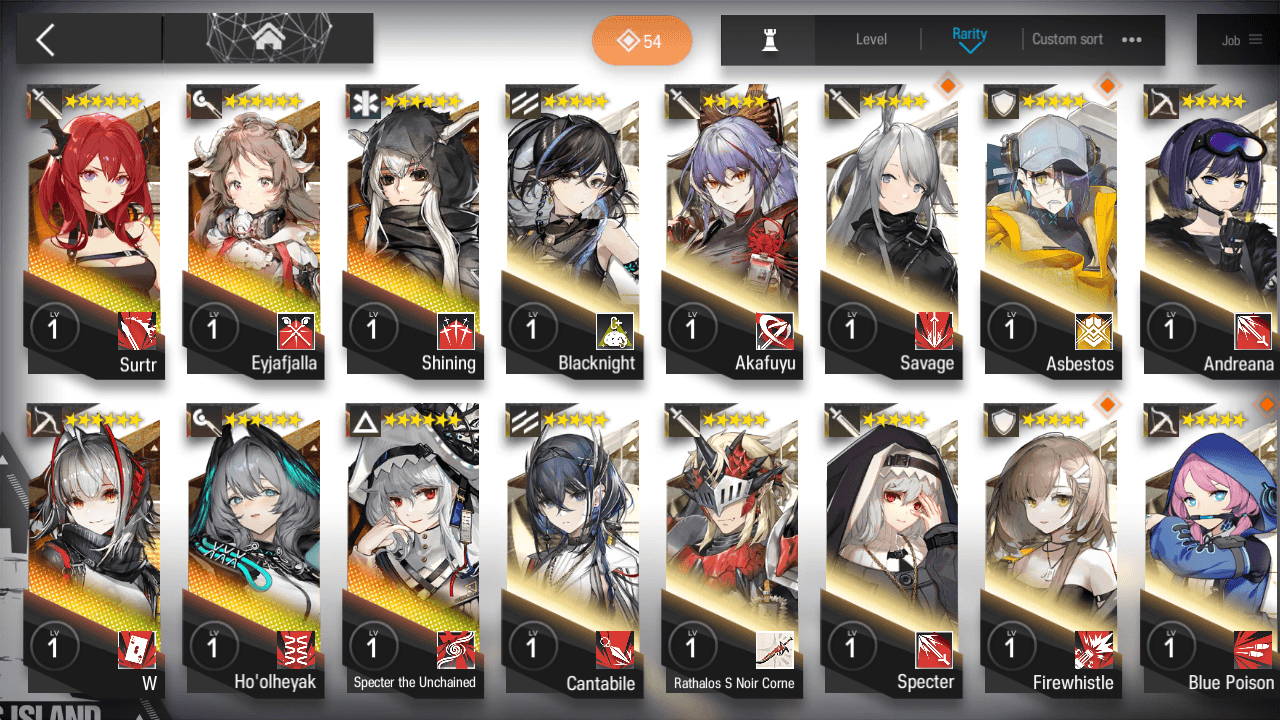
Task: Sort operators by Level
Action: click(871, 40)
